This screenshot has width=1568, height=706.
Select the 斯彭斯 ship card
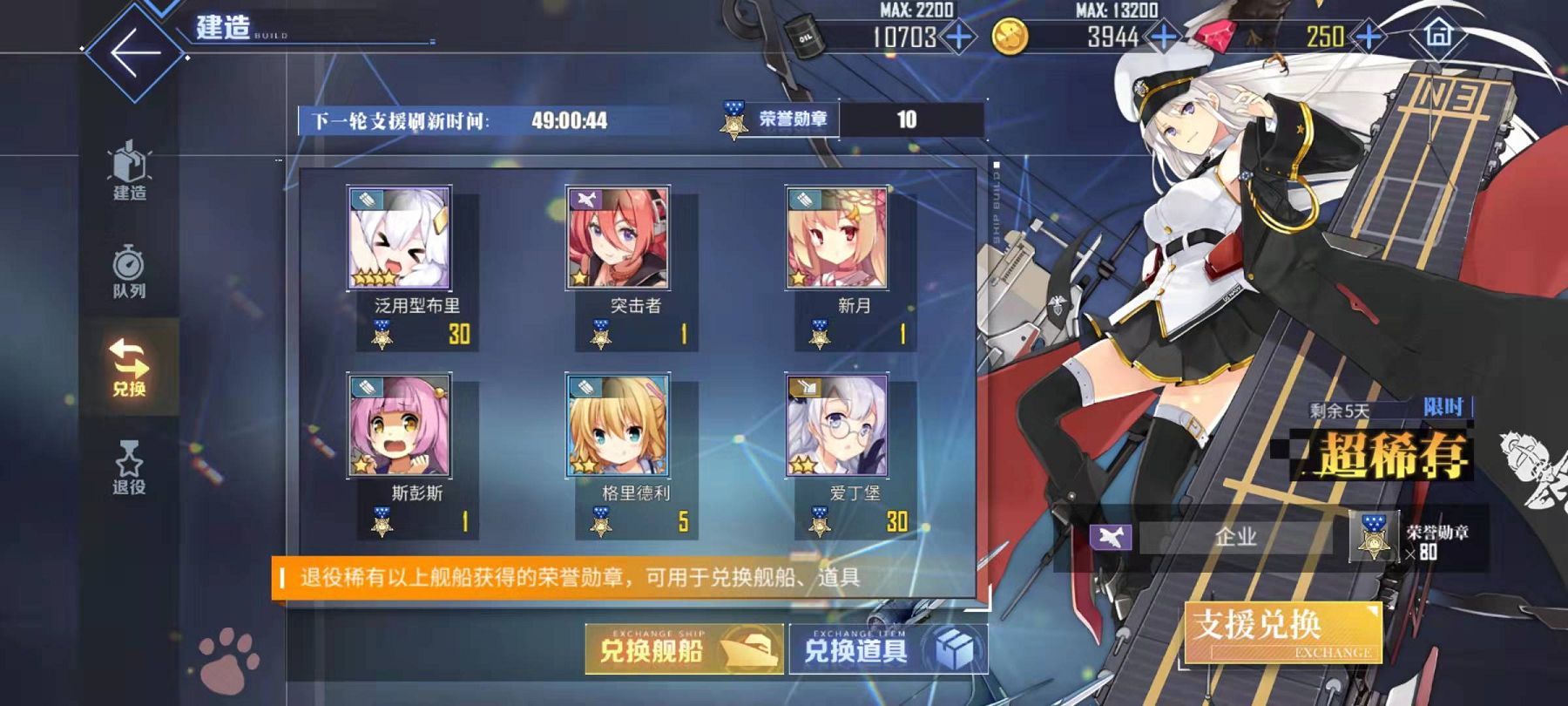click(x=400, y=426)
